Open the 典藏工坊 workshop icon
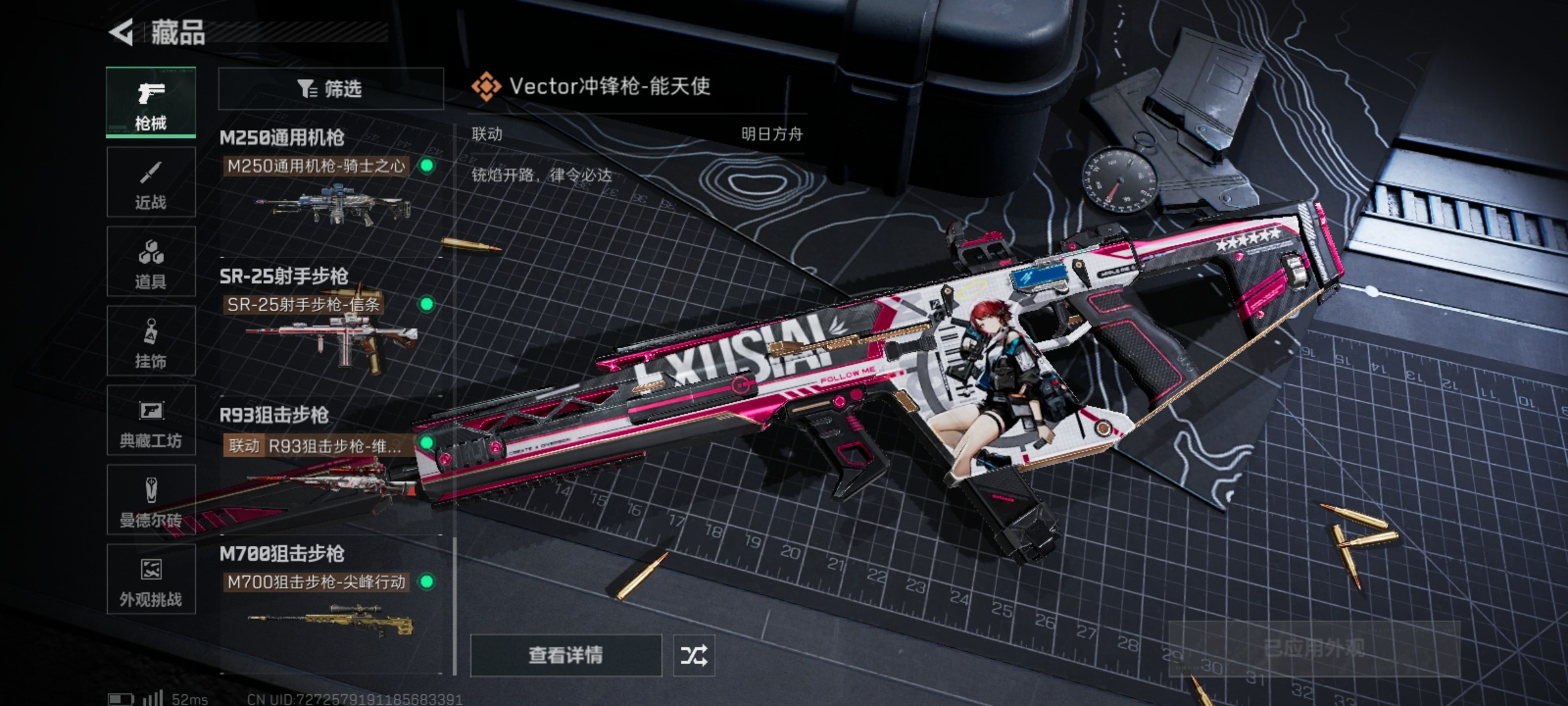1568x706 pixels. click(x=151, y=420)
